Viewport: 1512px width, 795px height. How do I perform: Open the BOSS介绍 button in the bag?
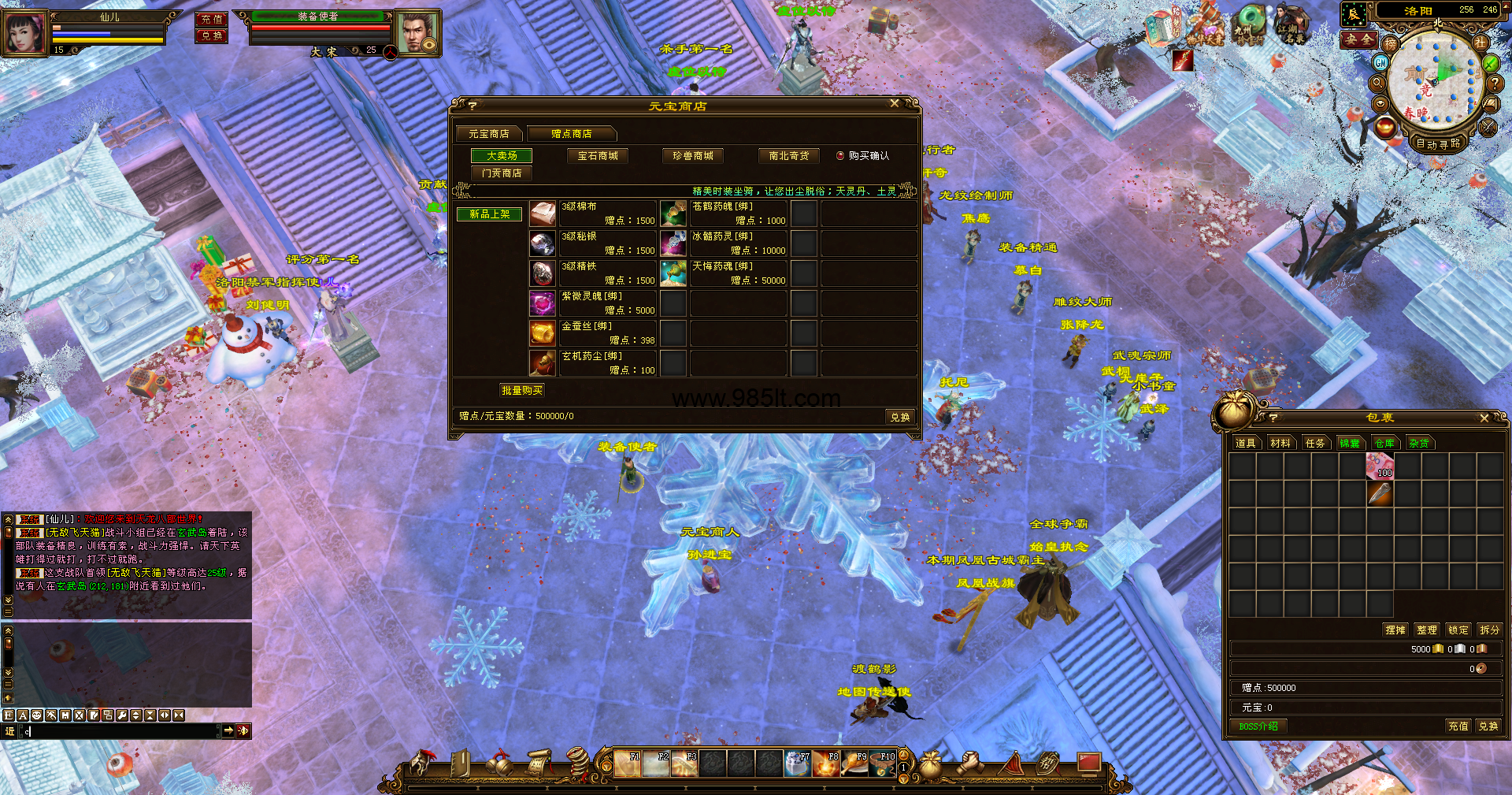tap(1258, 726)
